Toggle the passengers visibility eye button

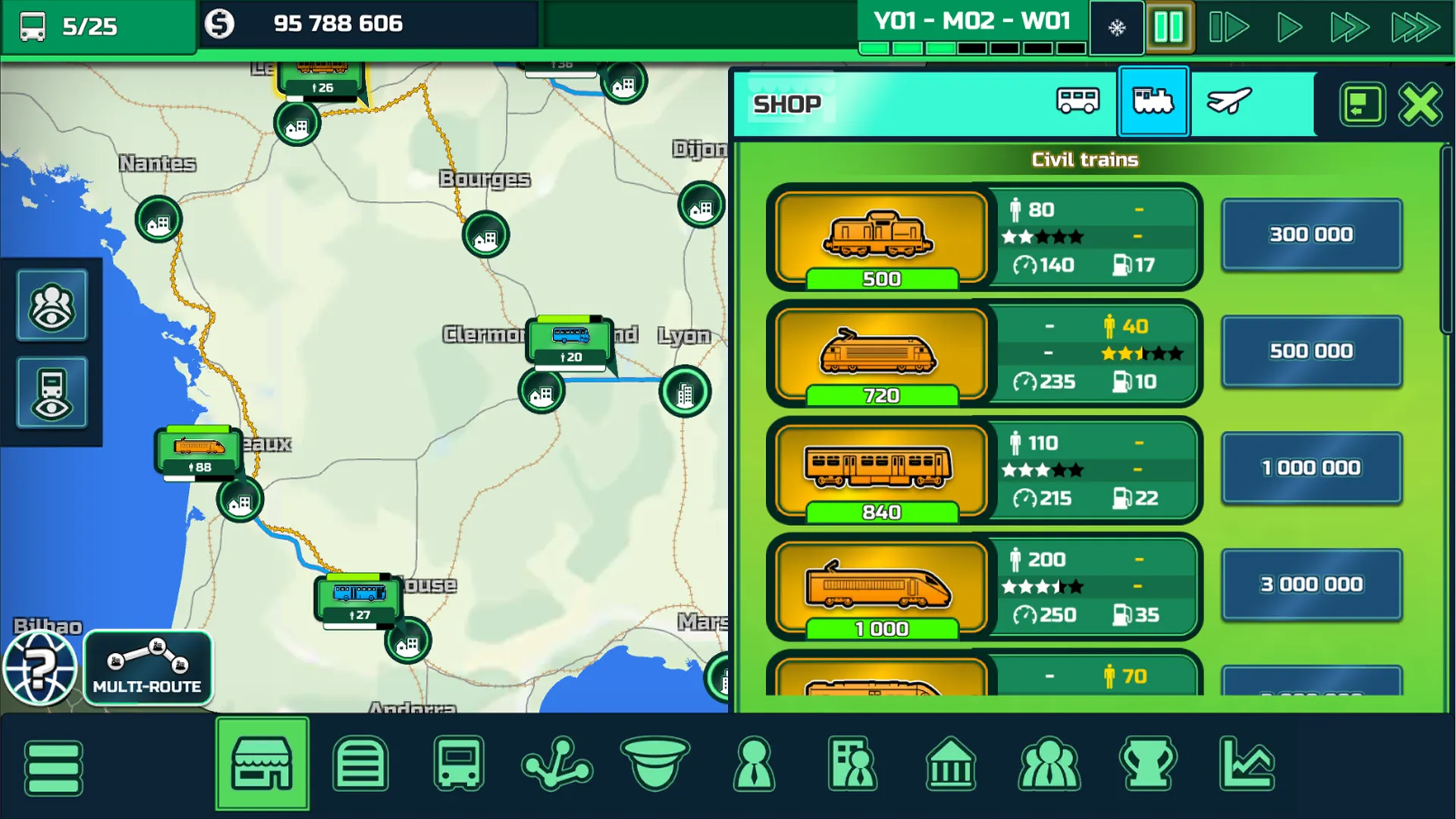[x=52, y=306]
